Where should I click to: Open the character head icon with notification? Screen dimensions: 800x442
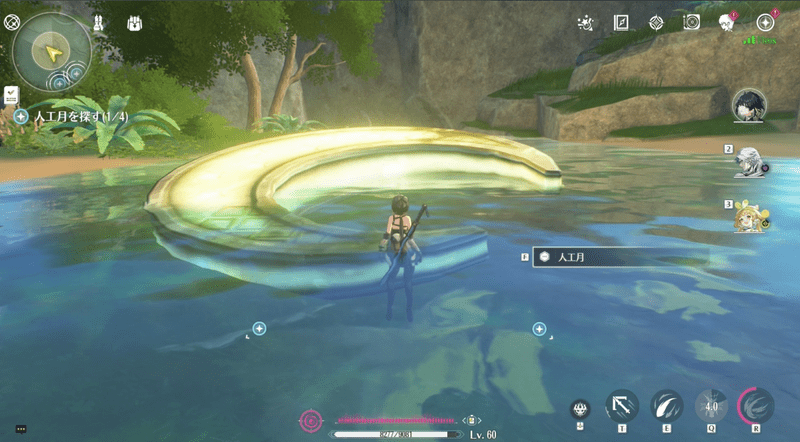pyautogui.click(x=727, y=22)
